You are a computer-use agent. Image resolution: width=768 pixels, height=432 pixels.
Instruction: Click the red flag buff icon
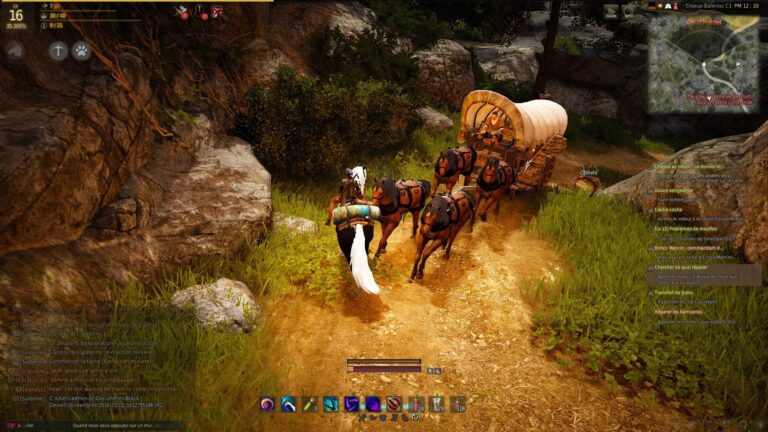click(217, 12)
